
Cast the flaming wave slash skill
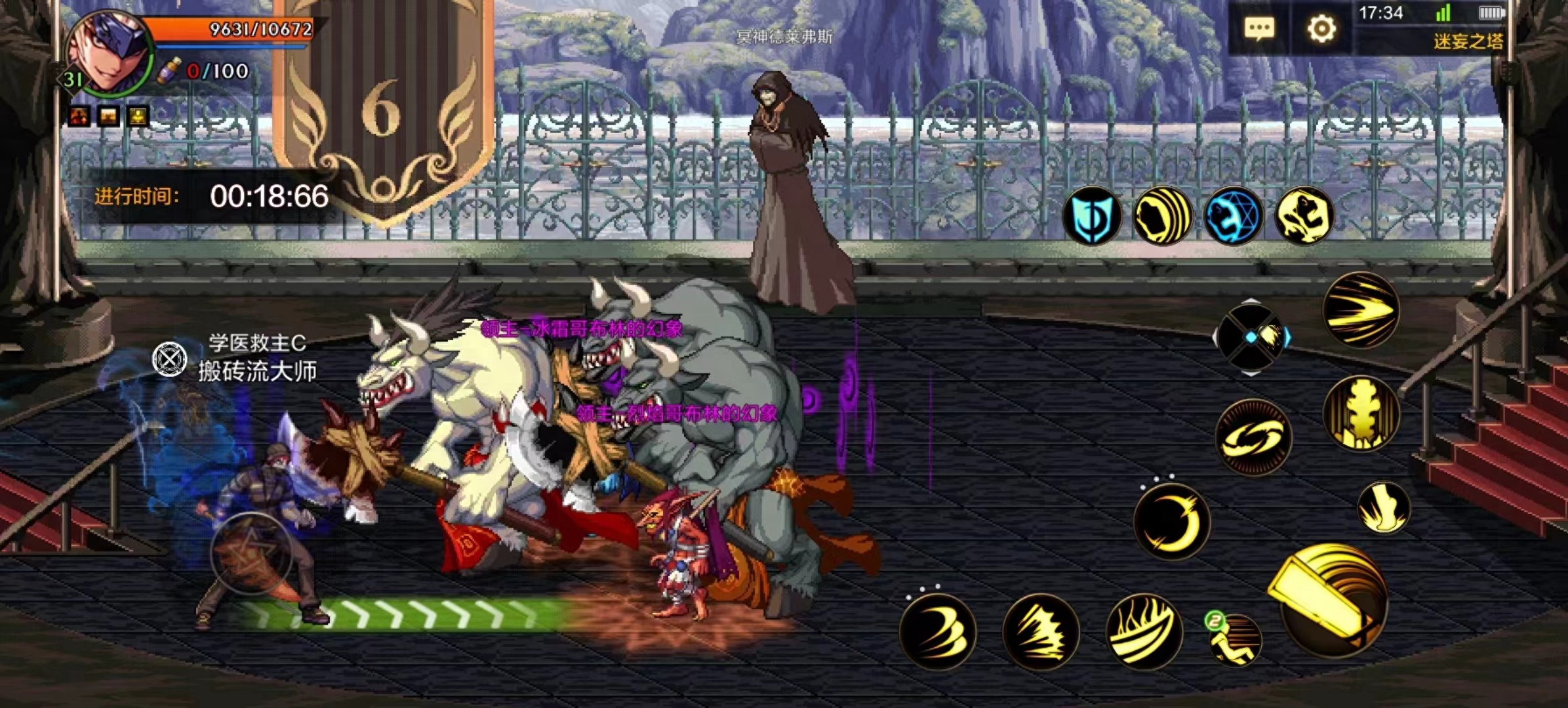tap(1144, 631)
